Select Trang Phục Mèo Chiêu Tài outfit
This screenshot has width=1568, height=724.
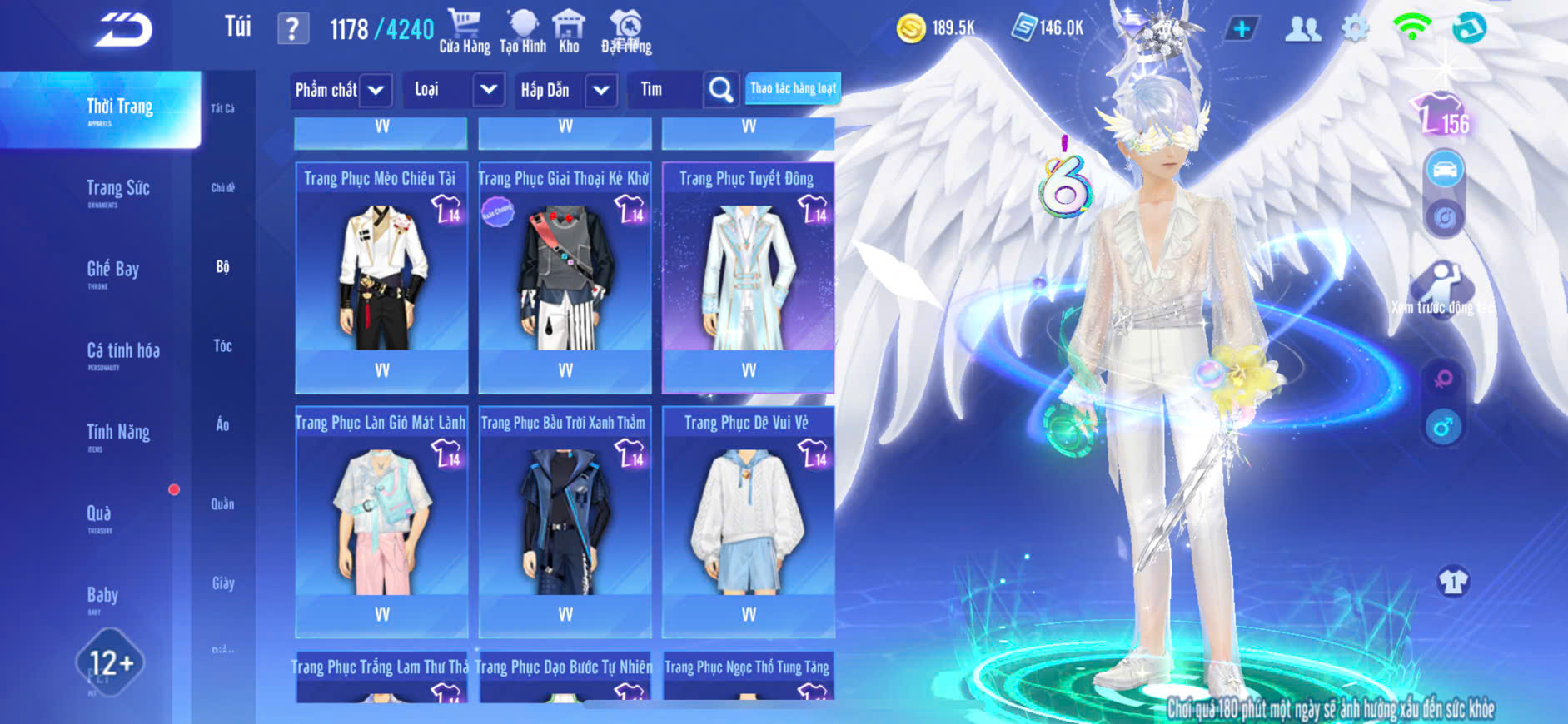click(381, 276)
